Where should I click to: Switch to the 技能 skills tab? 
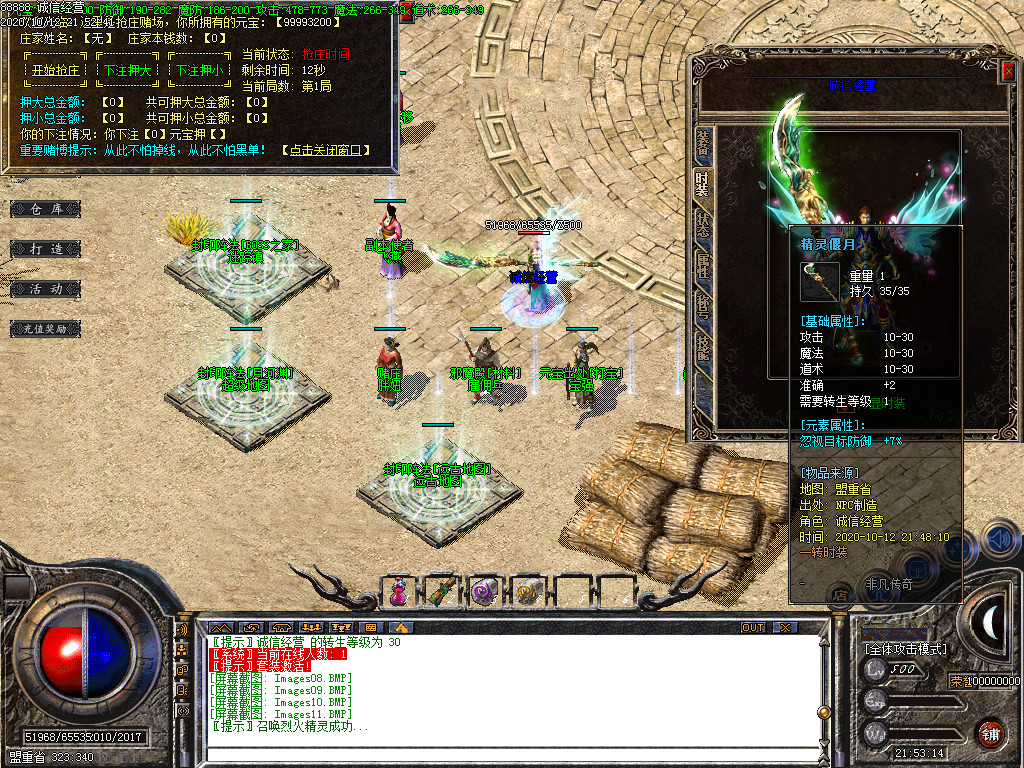pos(703,345)
